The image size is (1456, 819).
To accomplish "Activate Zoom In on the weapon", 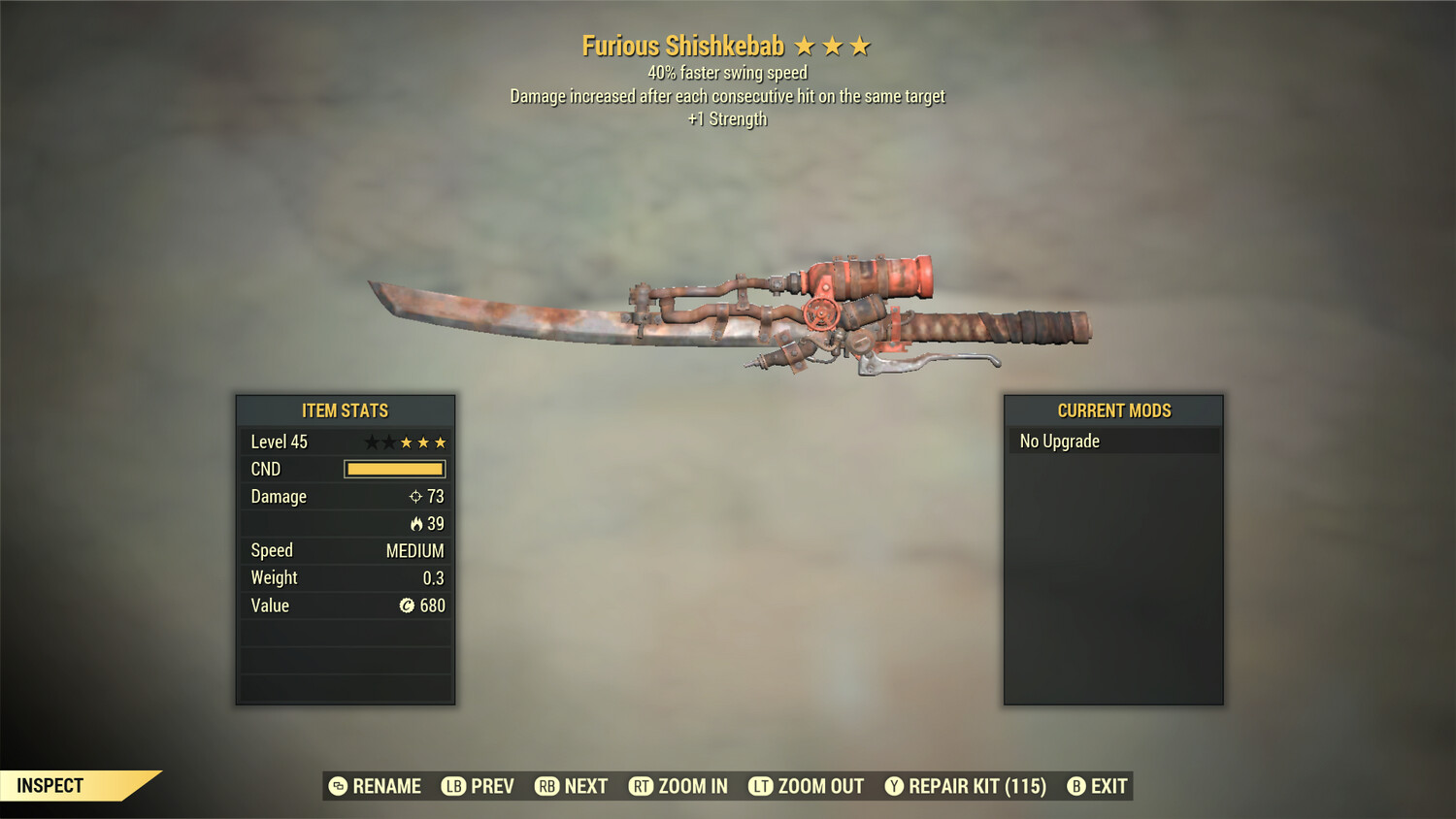I will 678,786.
